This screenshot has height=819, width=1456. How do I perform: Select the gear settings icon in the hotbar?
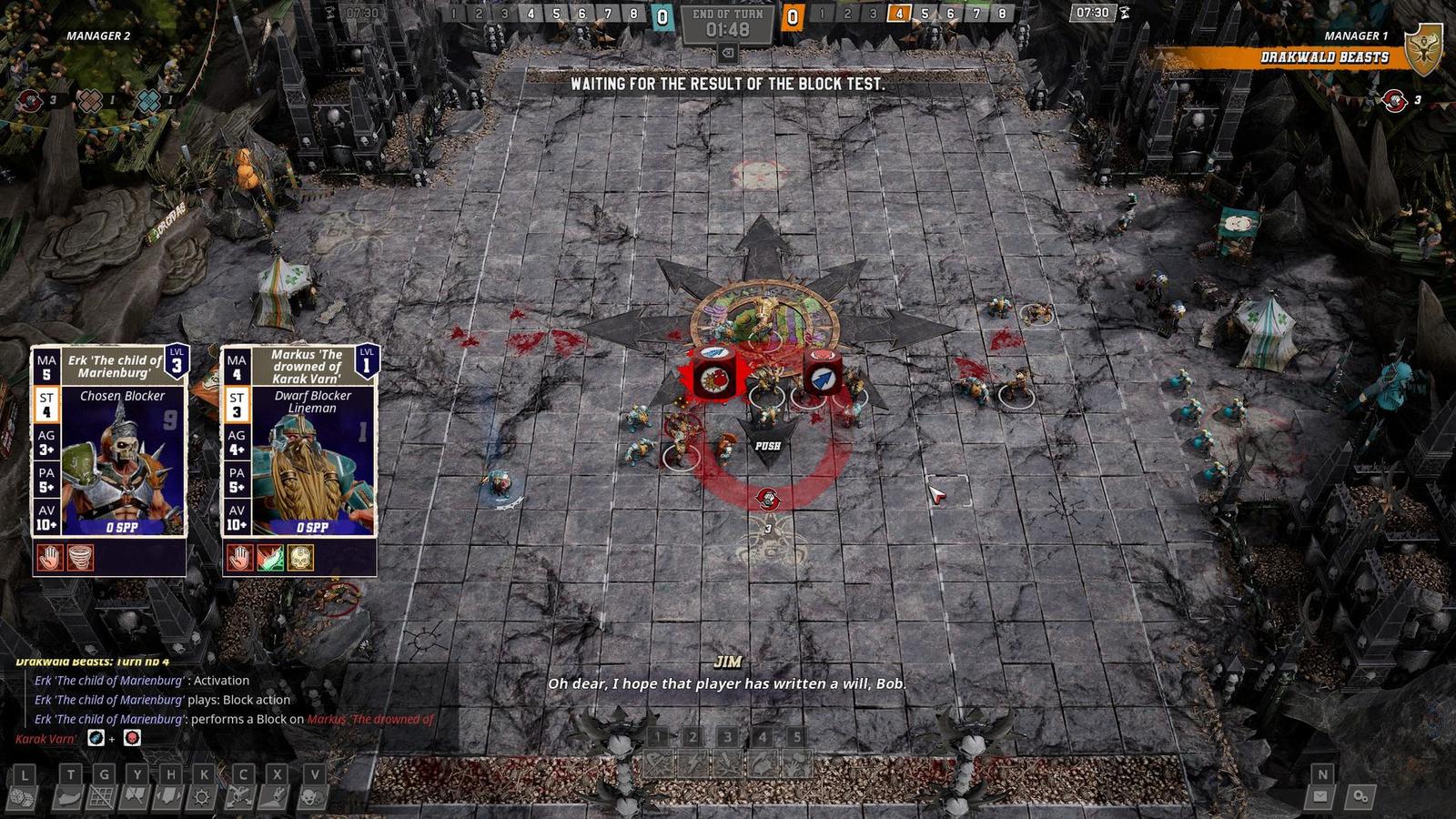point(201,797)
